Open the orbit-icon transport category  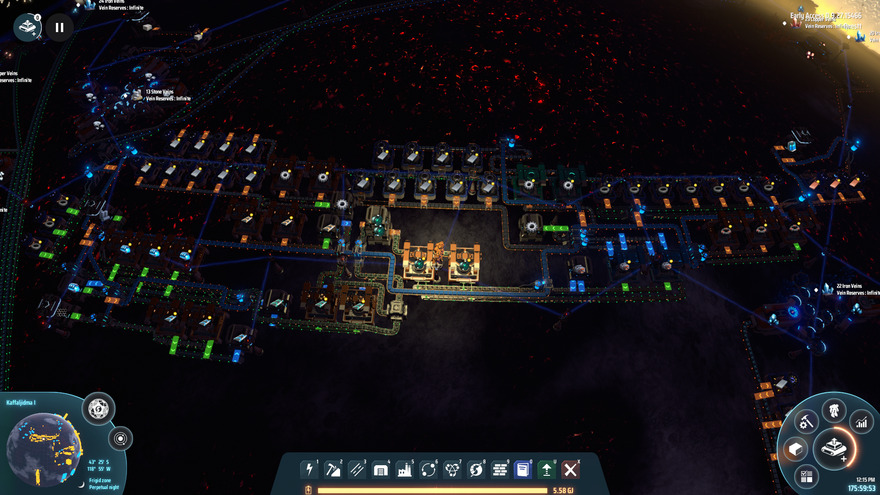(429, 469)
